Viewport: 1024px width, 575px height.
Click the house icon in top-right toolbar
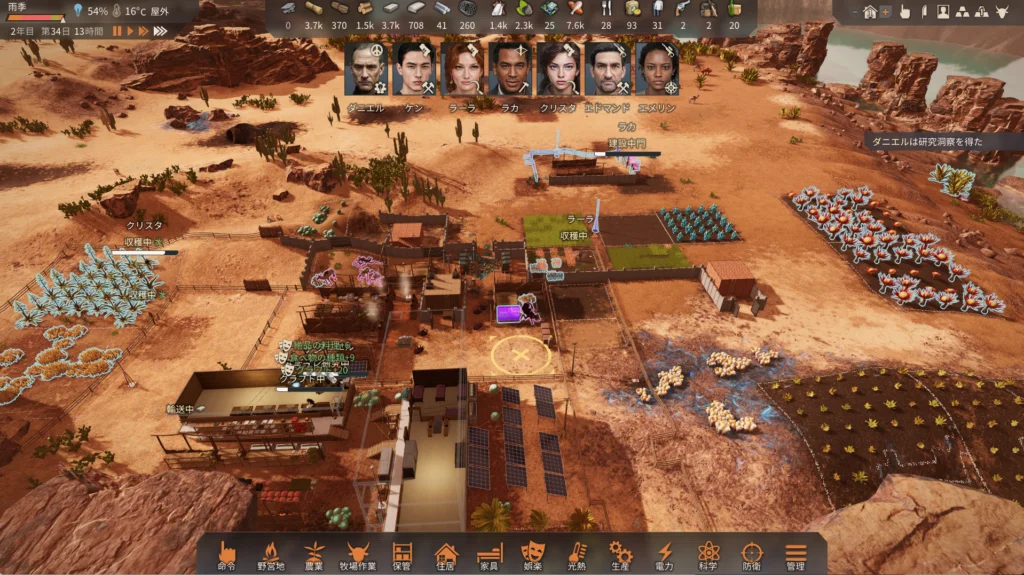(870, 12)
